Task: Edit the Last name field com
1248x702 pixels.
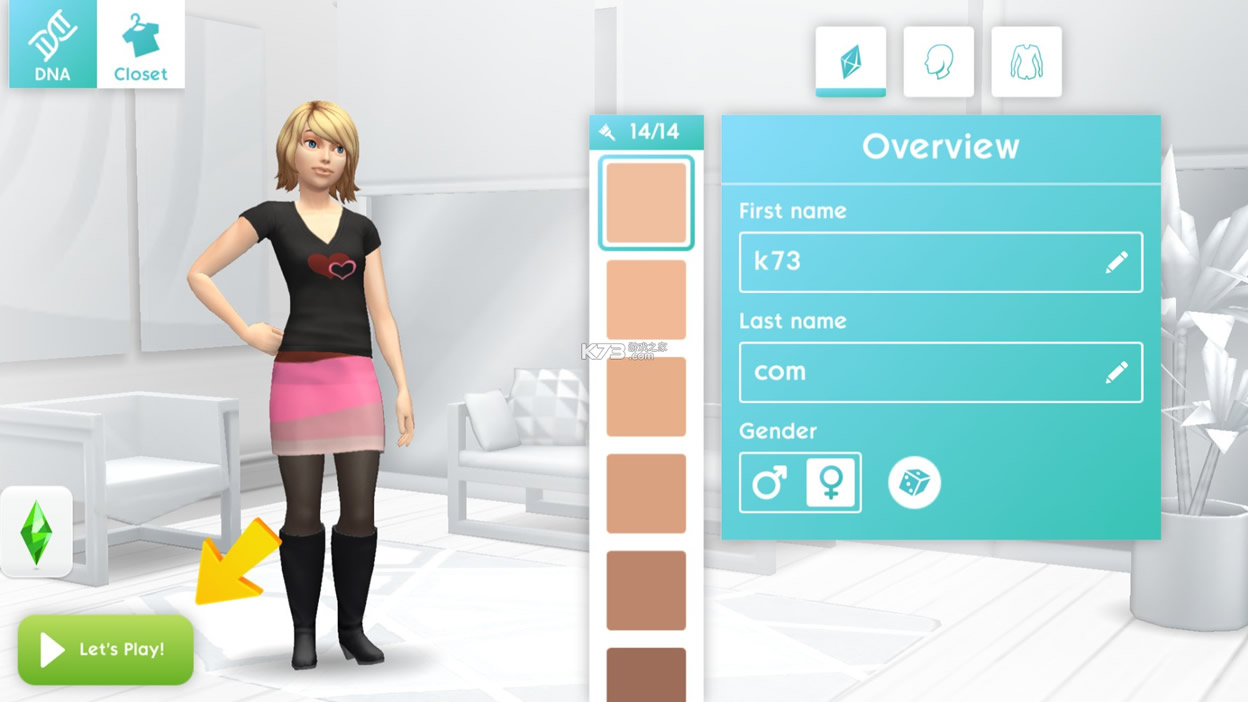Action: [940, 372]
